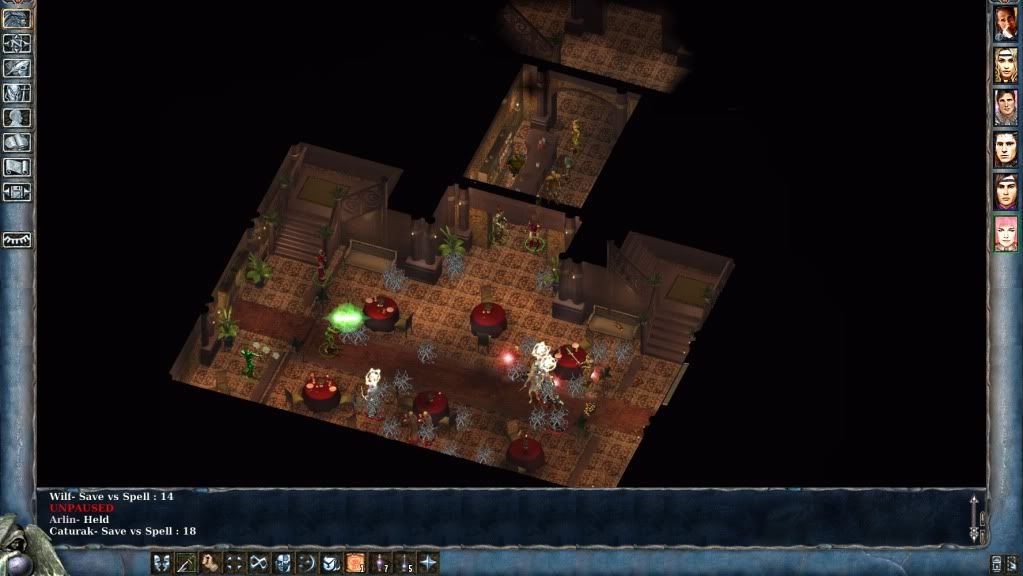Screen dimensions: 1023x576
Task: Open the mage spellbook
Action: (17, 143)
